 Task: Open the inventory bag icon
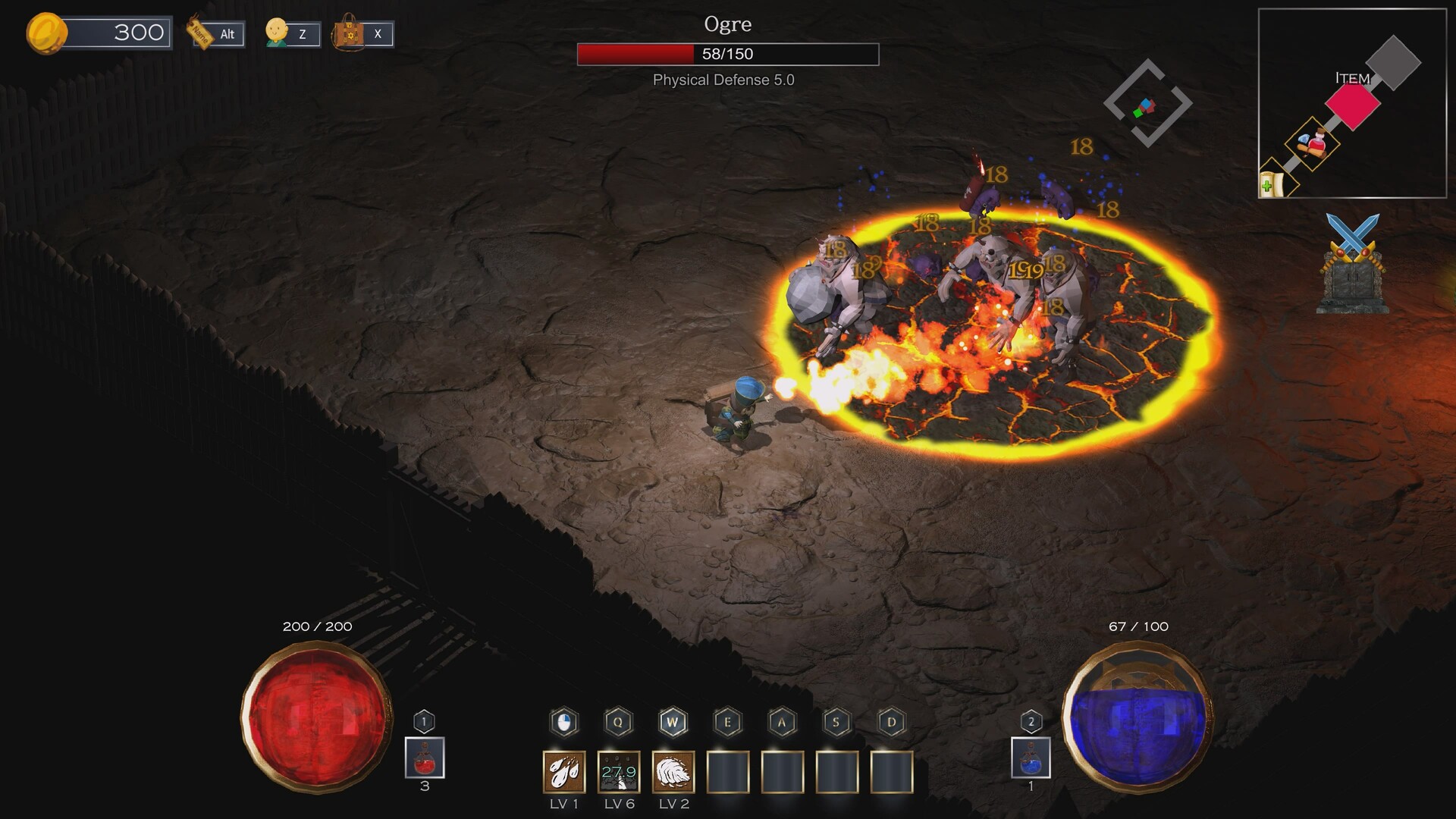(350, 33)
